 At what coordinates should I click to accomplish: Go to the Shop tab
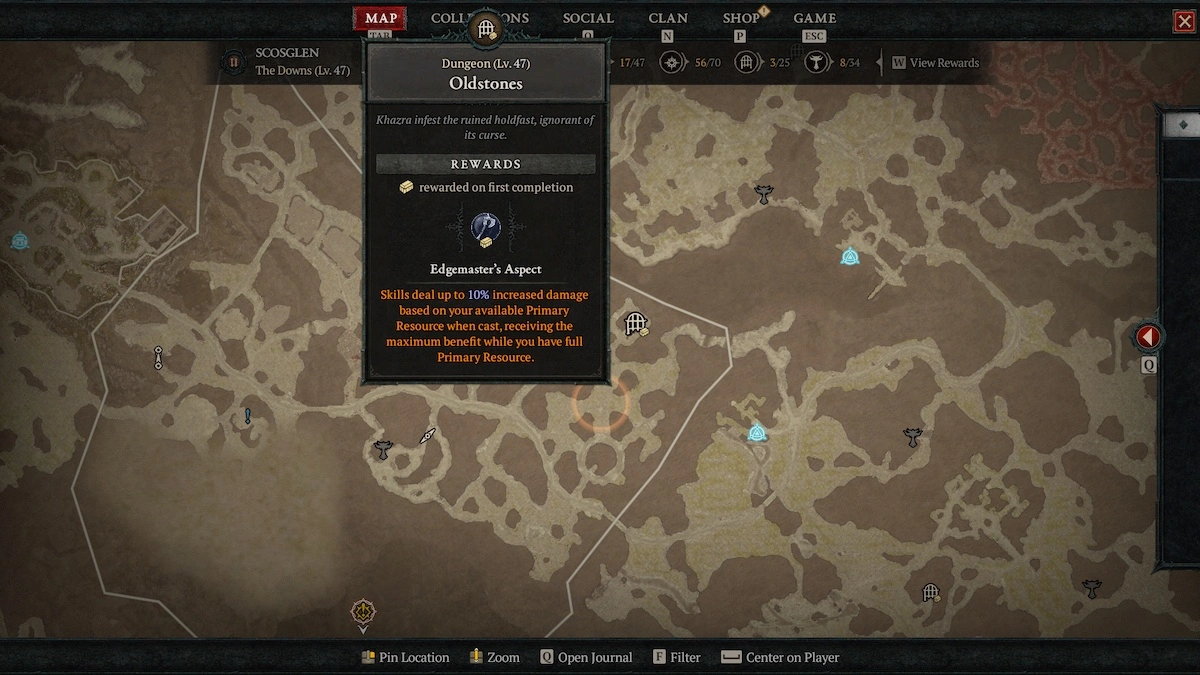click(741, 18)
